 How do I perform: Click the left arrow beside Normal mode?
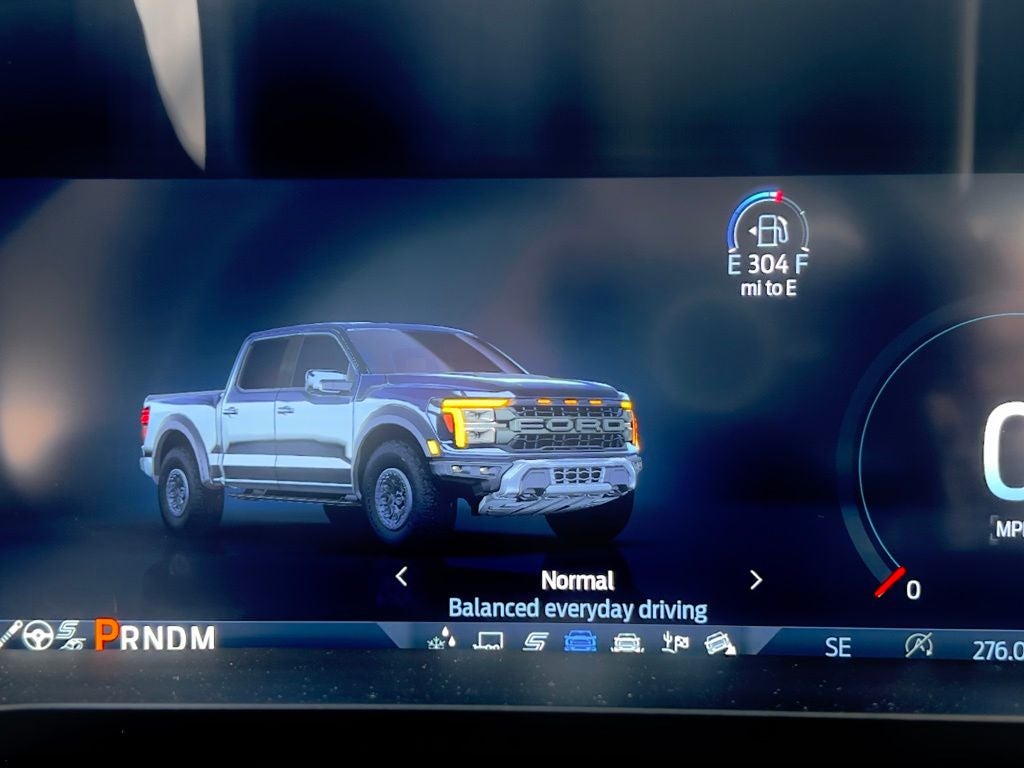pyautogui.click(x=401, y=577)
